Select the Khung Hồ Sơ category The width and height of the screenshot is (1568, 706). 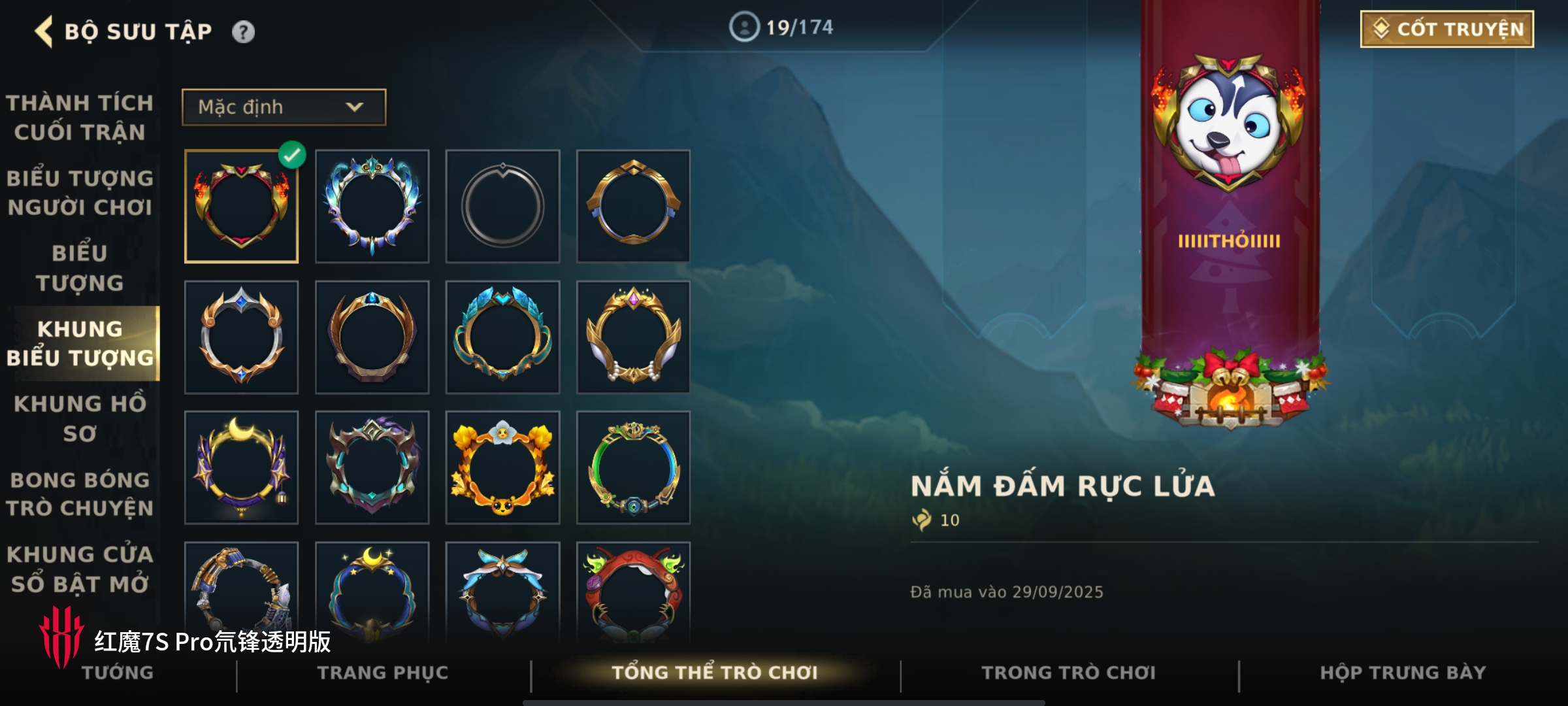[x=80, y=418]
